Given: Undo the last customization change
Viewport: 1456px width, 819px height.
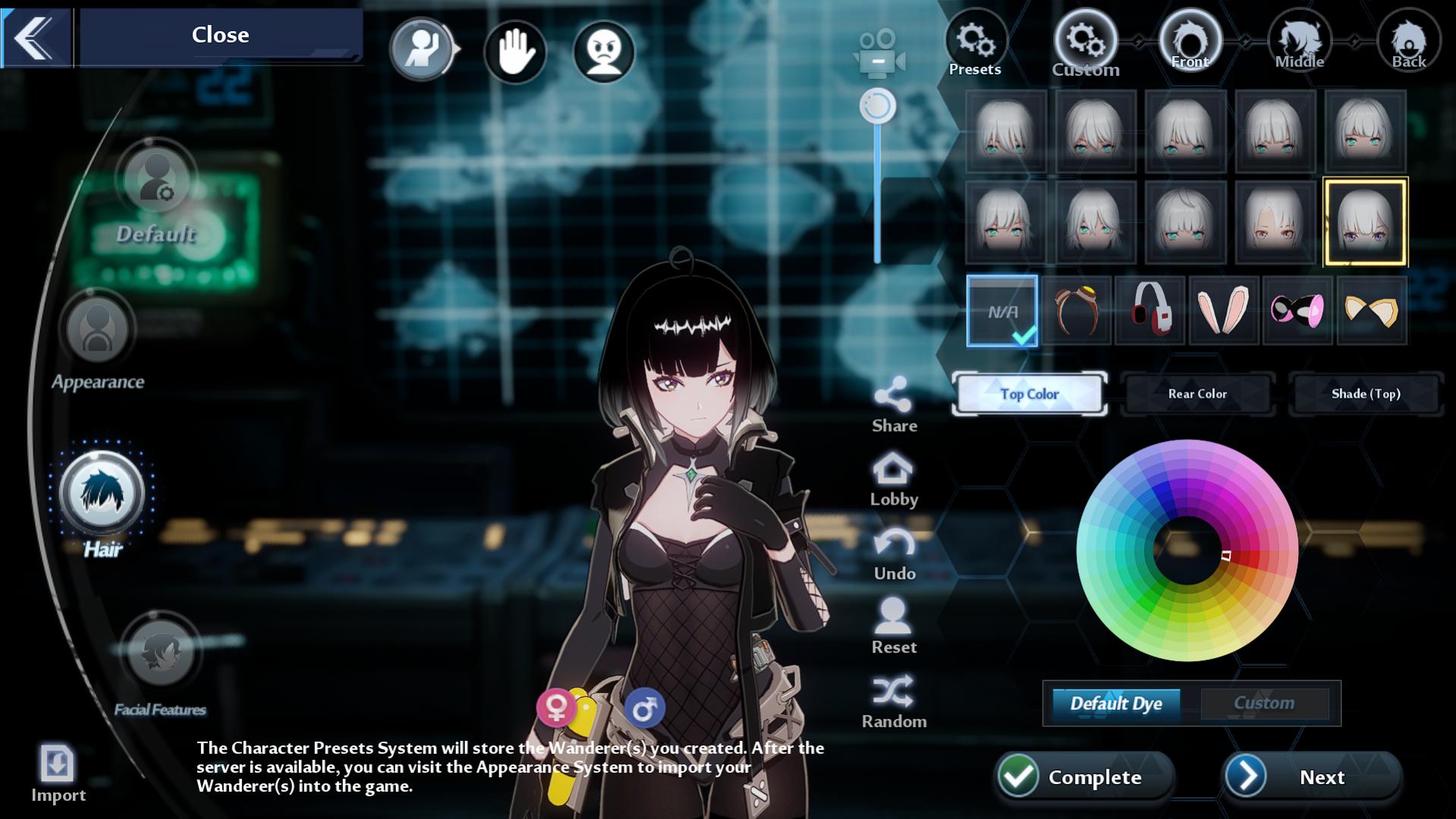Looking at the screenshot, I should (x=893, y=544).
